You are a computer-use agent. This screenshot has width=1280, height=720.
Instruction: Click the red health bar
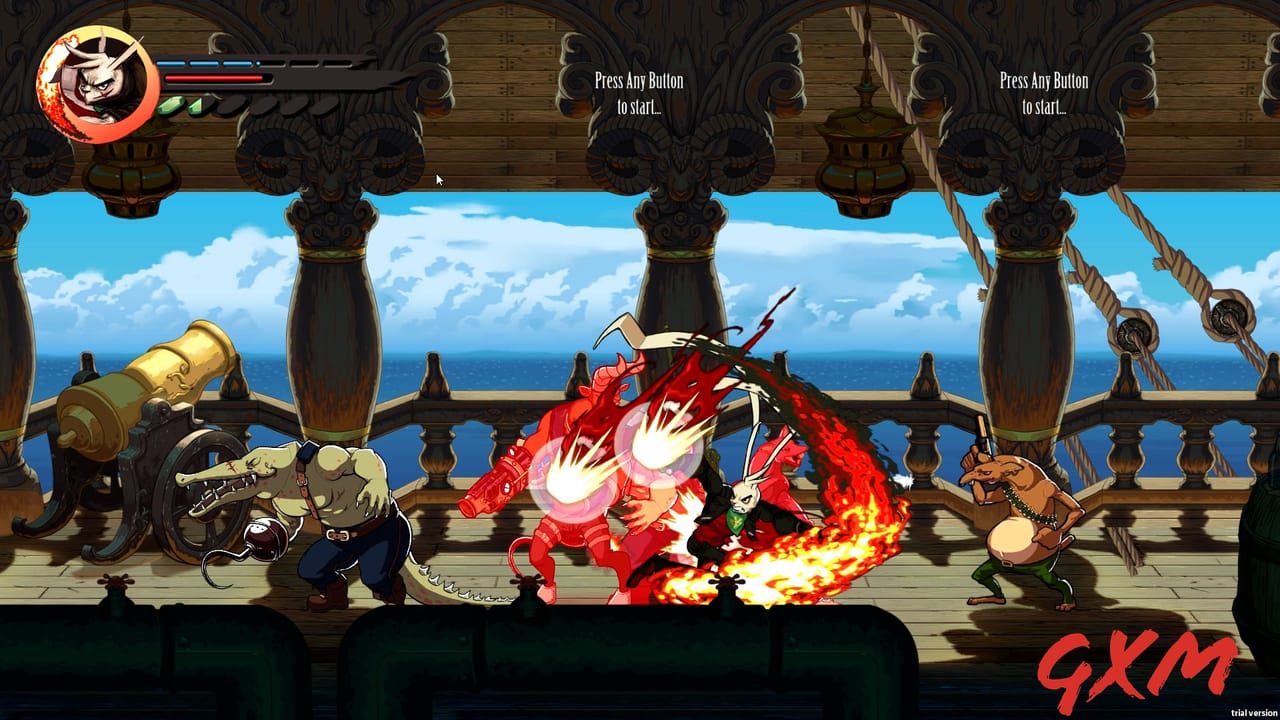click(215, 77)
